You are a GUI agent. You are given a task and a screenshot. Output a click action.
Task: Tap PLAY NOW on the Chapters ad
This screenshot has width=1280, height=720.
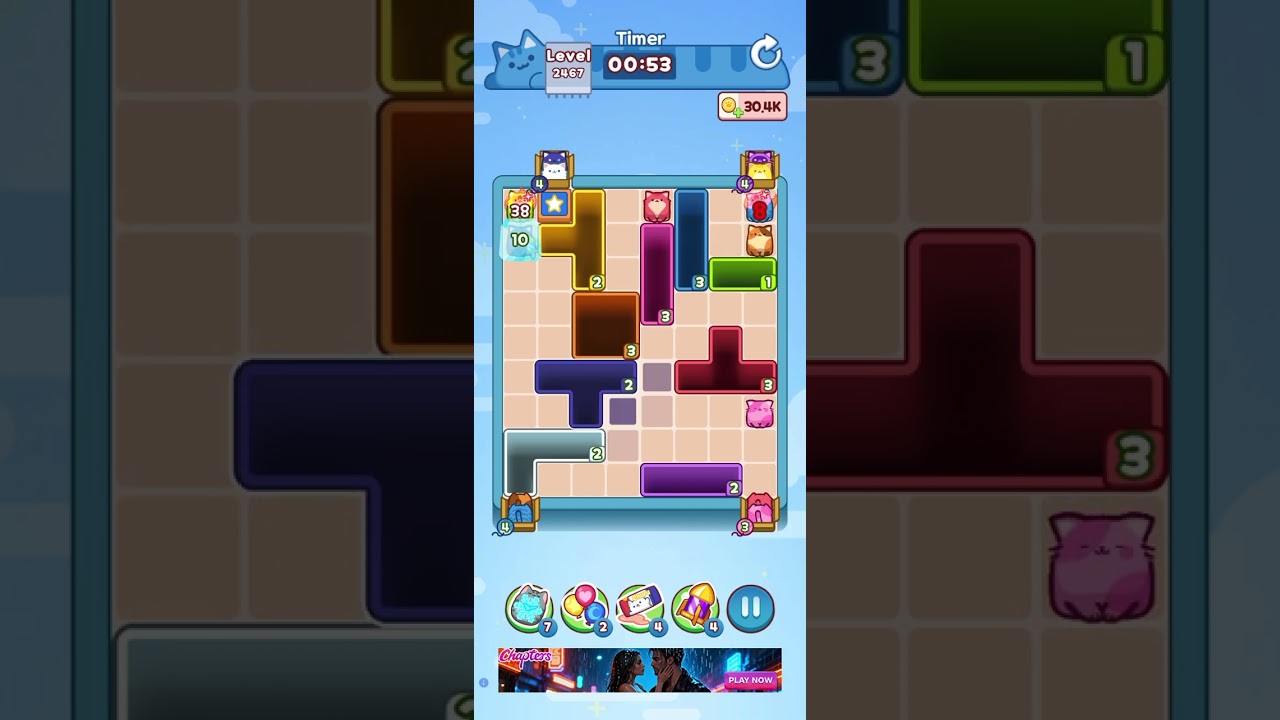point(750,679)
